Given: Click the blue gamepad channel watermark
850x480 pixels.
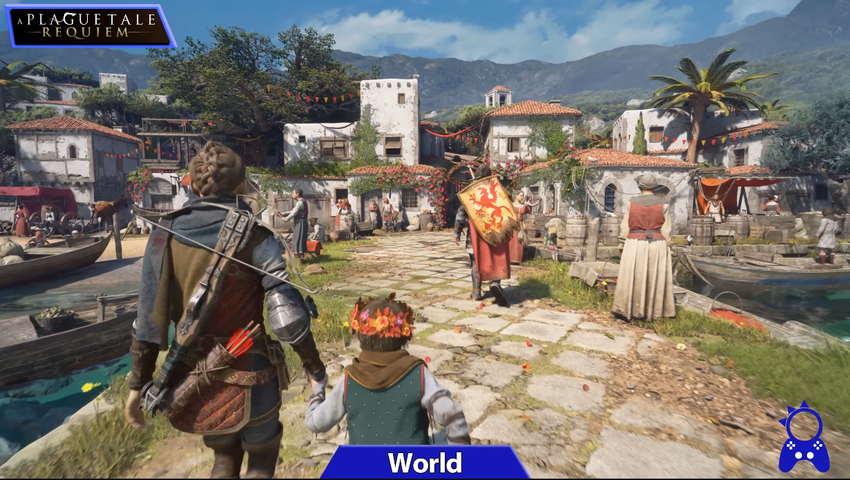Looking at the screenshot, I should coord(803,440).
